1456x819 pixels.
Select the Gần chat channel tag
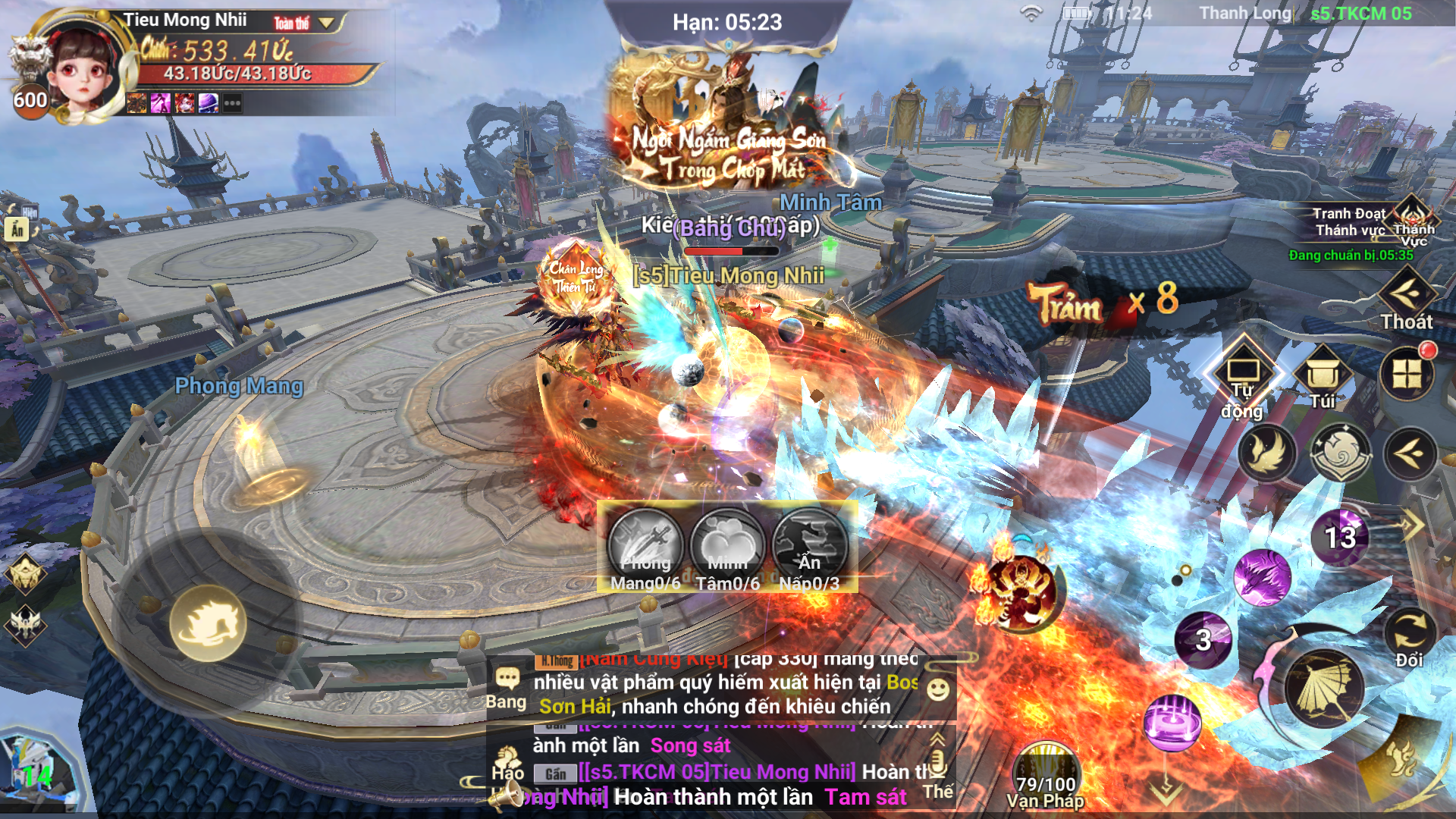click(557, 773)
